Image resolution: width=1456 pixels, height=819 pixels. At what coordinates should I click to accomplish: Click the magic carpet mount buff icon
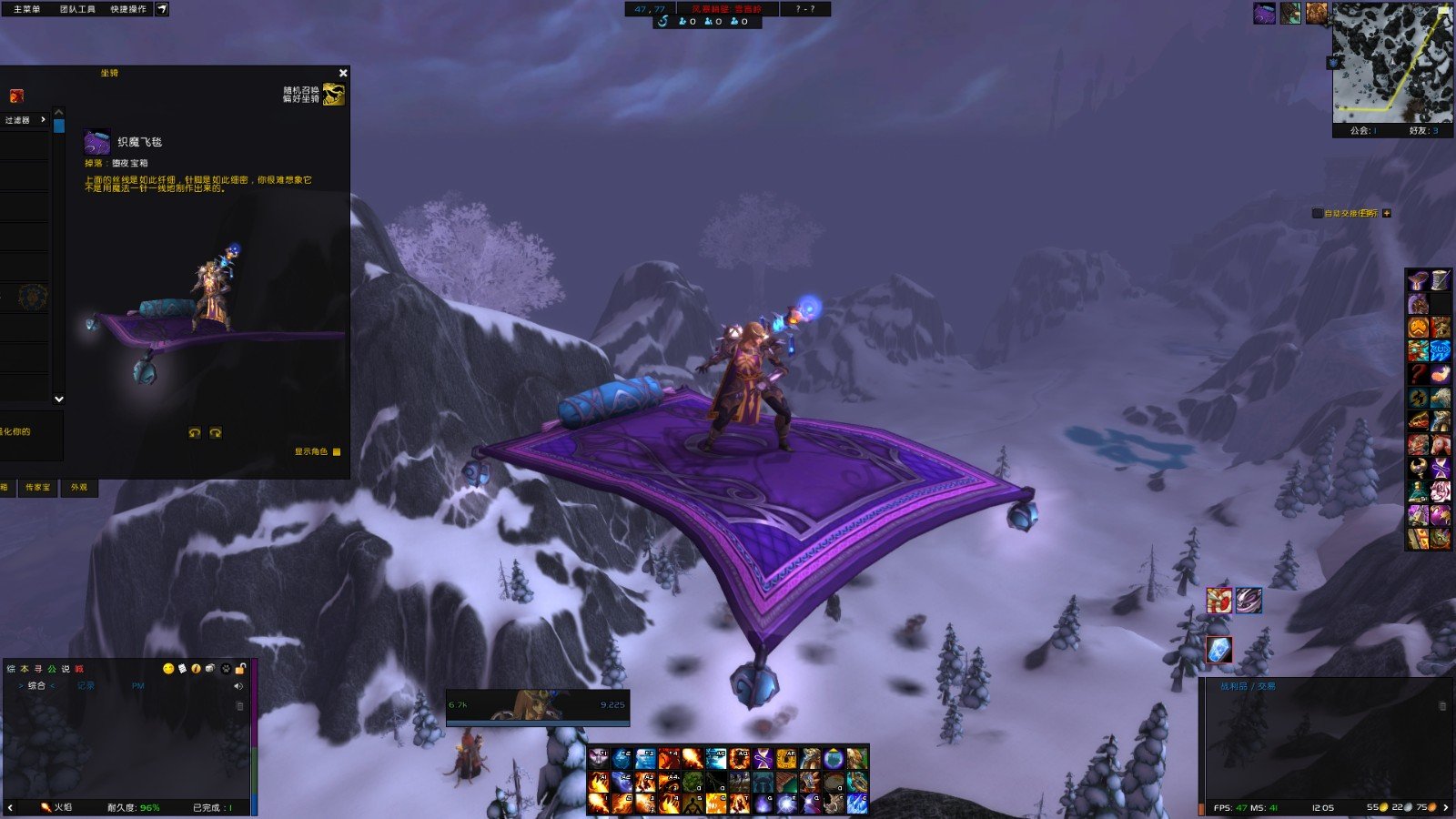pos(1264,13)
